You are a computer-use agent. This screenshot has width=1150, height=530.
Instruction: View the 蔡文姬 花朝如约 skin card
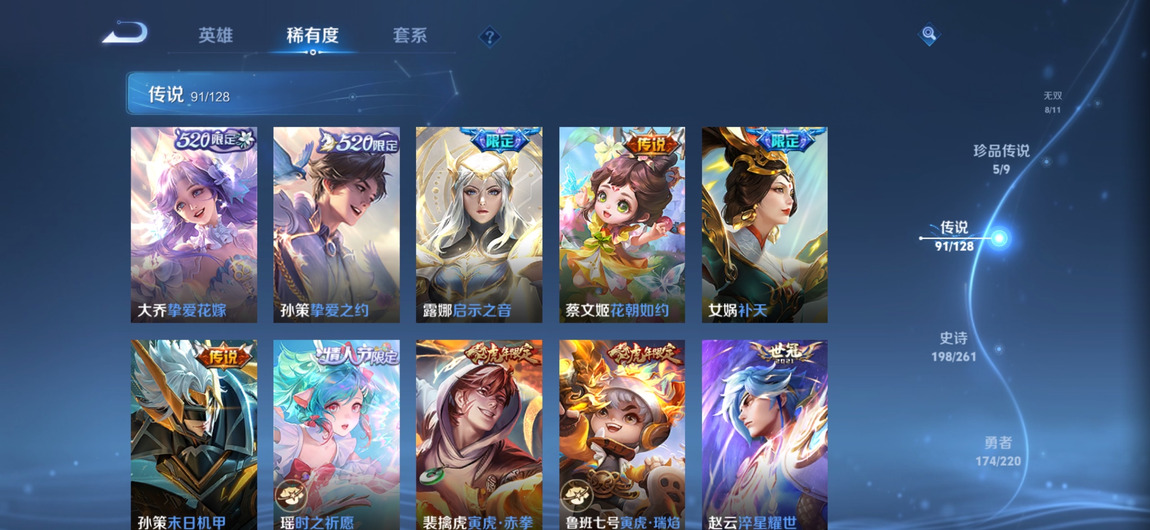pyautogui.click(x=622, y=224)
